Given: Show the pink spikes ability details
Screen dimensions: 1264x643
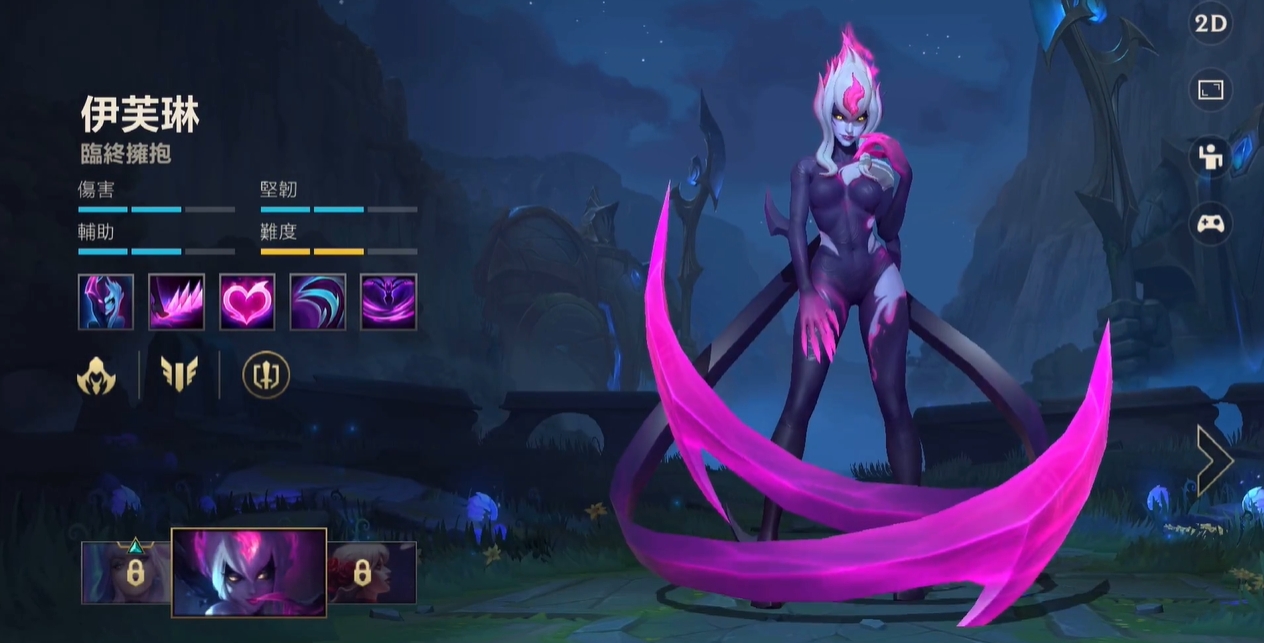Looking at the screenshot, I should [x=177, y=301].
